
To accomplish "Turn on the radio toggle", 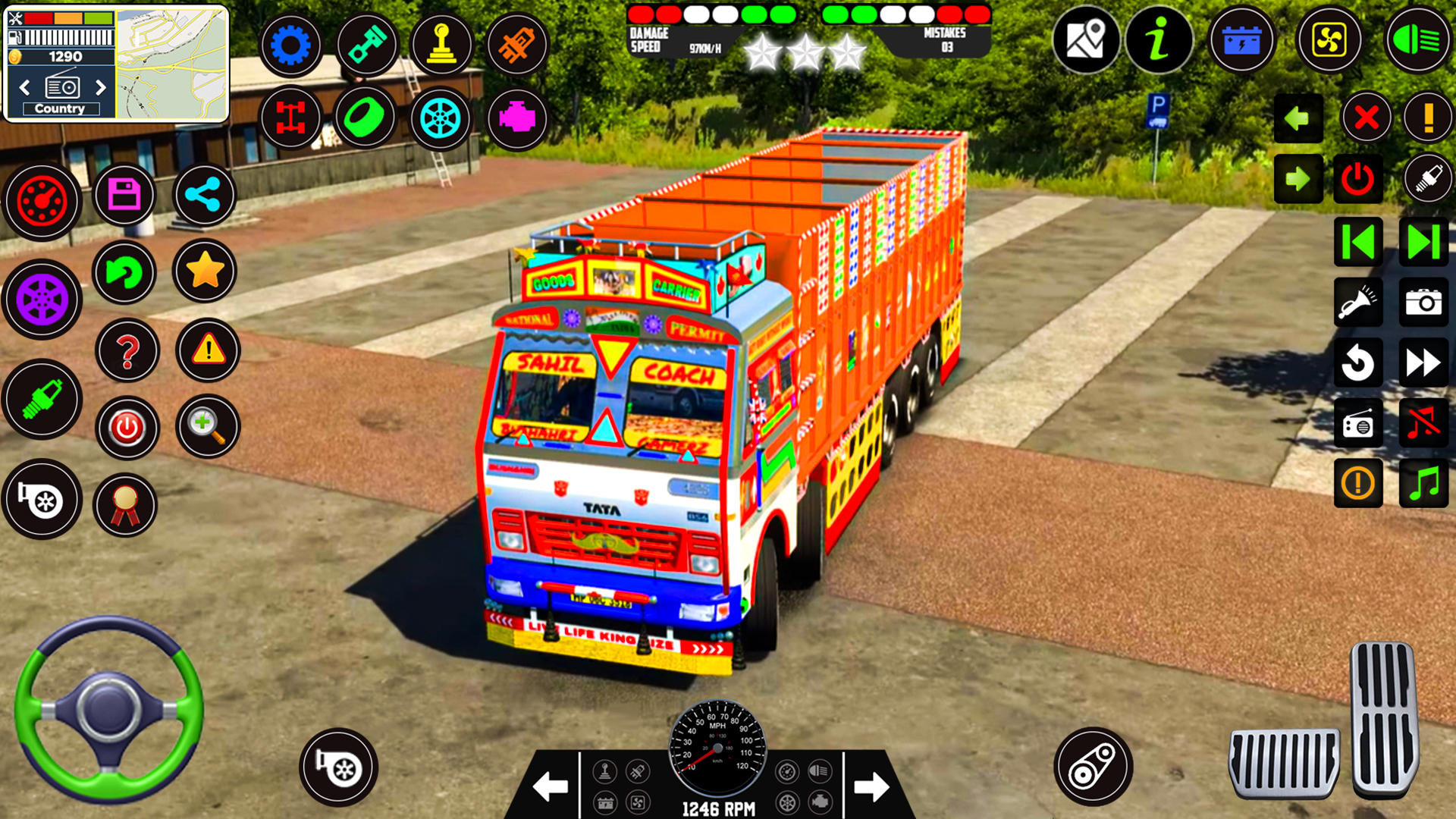I will [x=1357, y=422].
